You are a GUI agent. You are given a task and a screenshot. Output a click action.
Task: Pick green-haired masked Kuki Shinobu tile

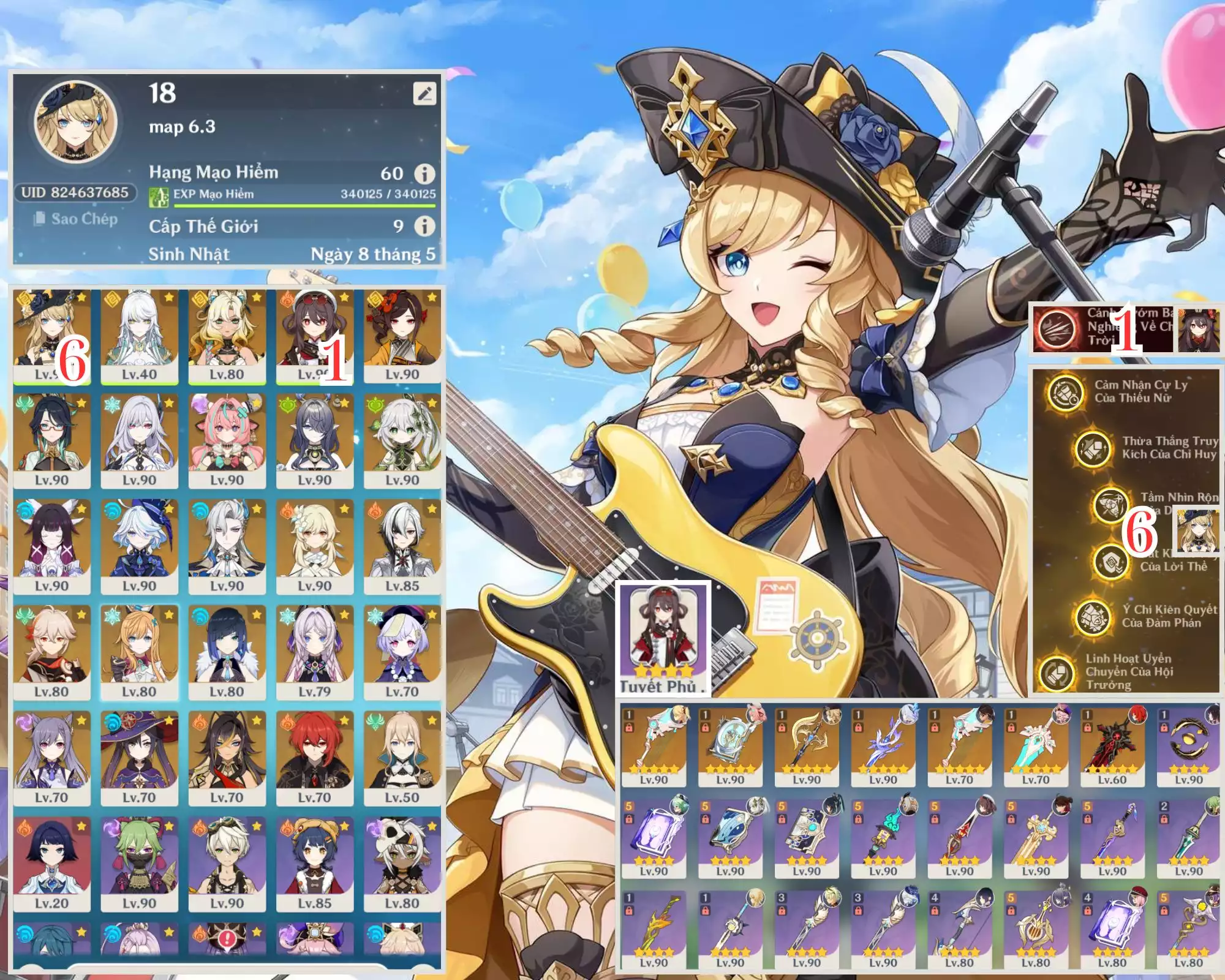[x=139, y=865]
